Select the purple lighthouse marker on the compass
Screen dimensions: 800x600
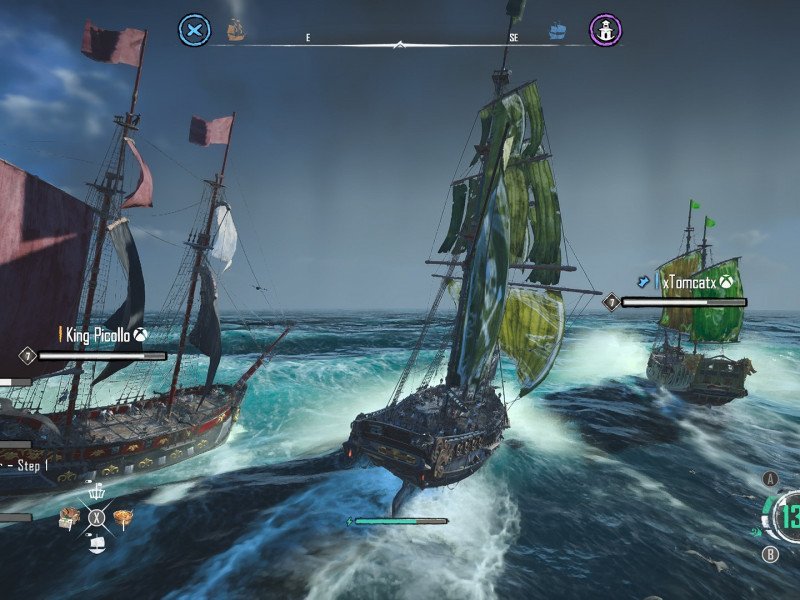[604, 30]
